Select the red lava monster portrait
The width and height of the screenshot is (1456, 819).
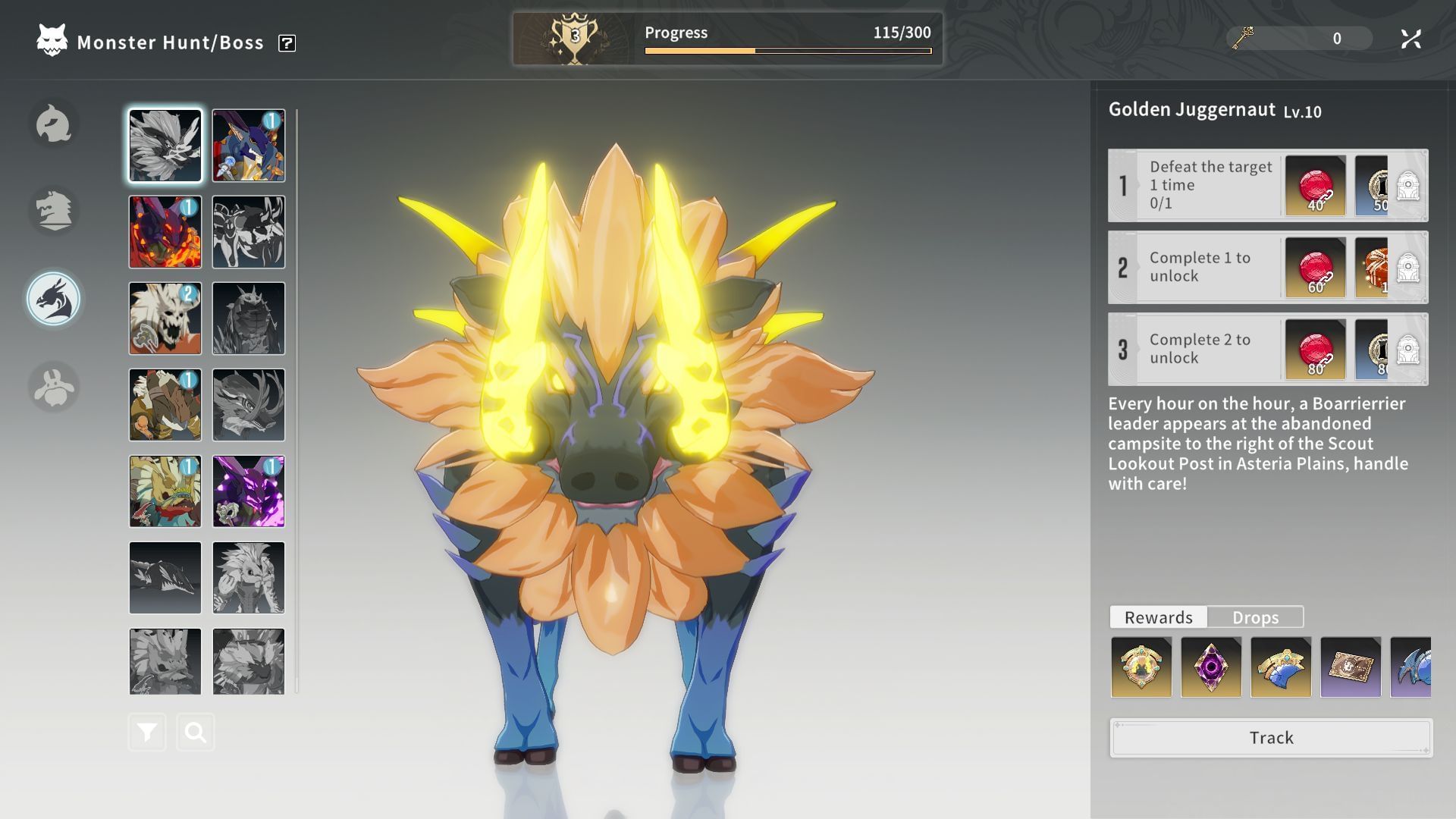tap(165, 232)
